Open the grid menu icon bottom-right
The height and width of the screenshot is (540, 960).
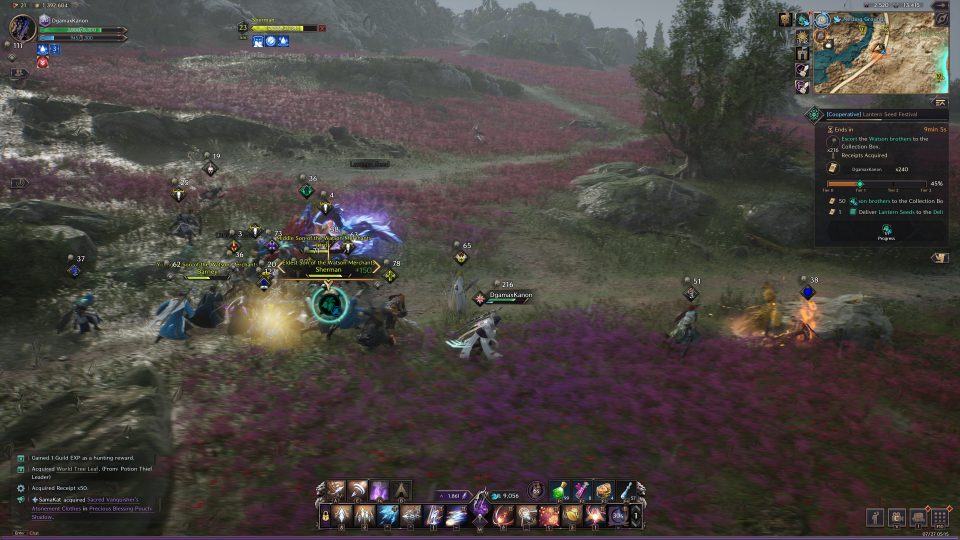[x=939, y=517]
